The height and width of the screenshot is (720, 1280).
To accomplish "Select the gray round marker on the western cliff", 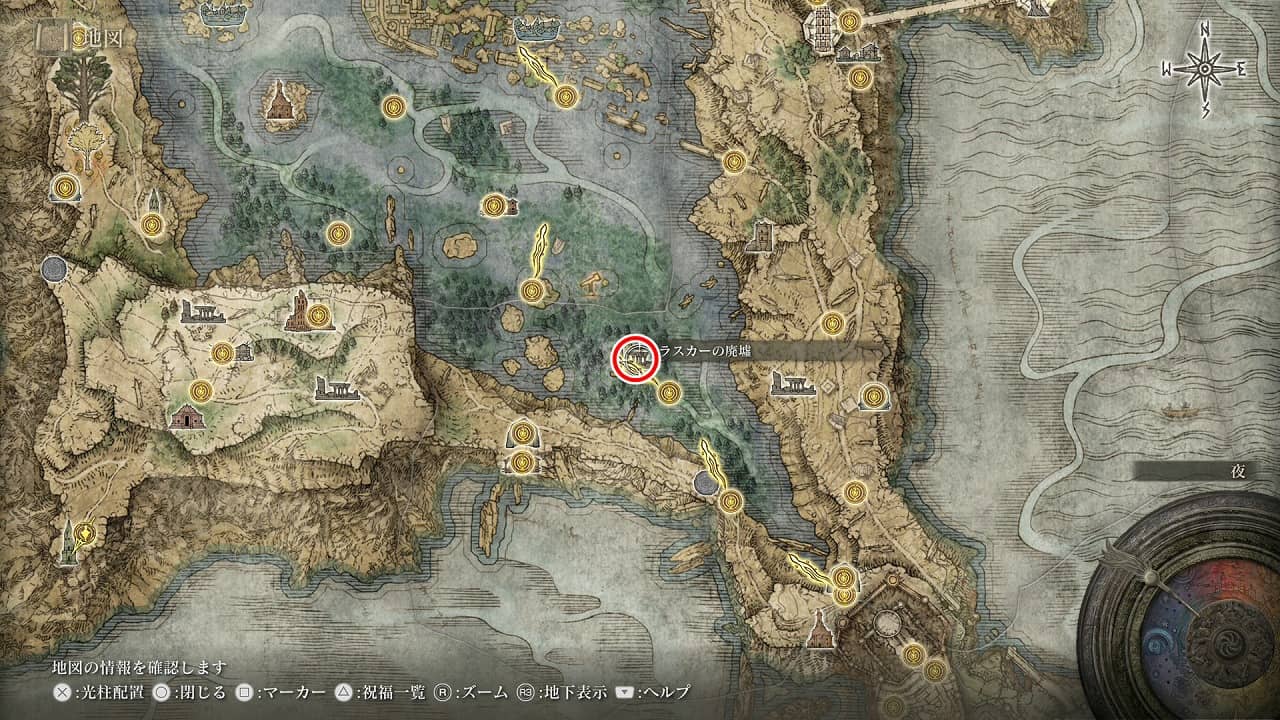I will [55, 269].
